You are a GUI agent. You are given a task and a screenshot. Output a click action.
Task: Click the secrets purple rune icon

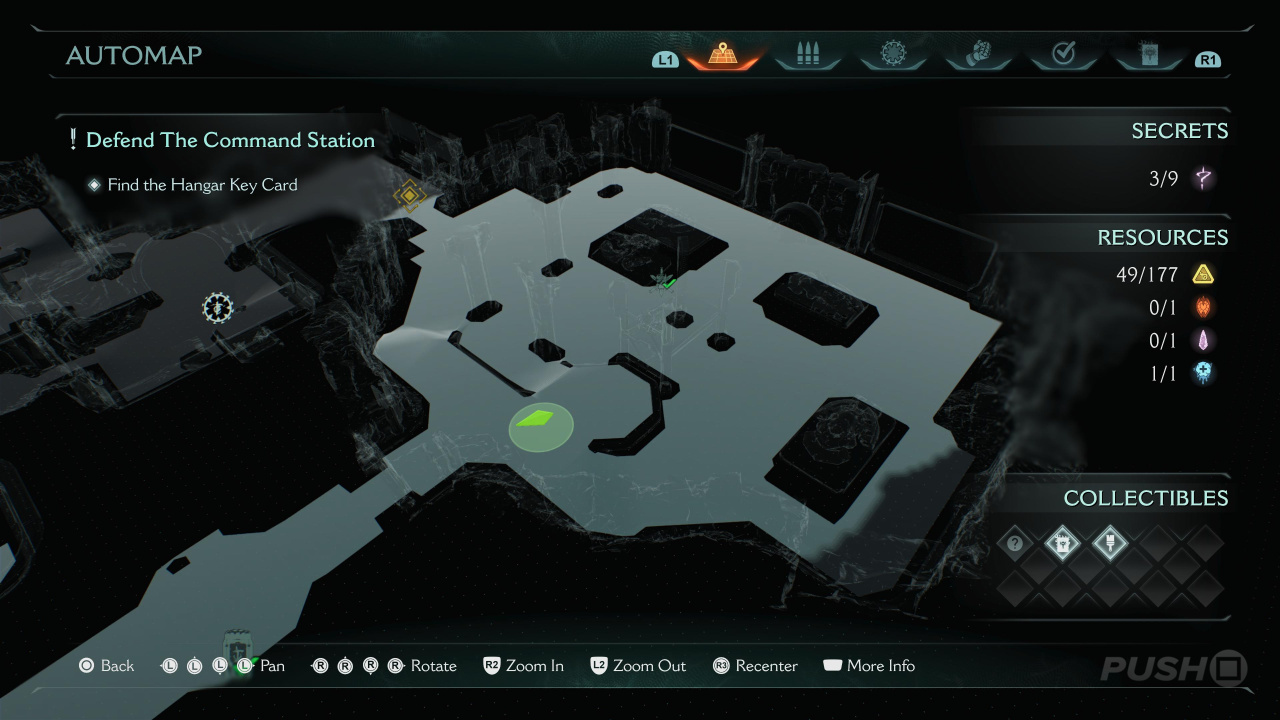pyautogui.click(x=1203, y=179)
